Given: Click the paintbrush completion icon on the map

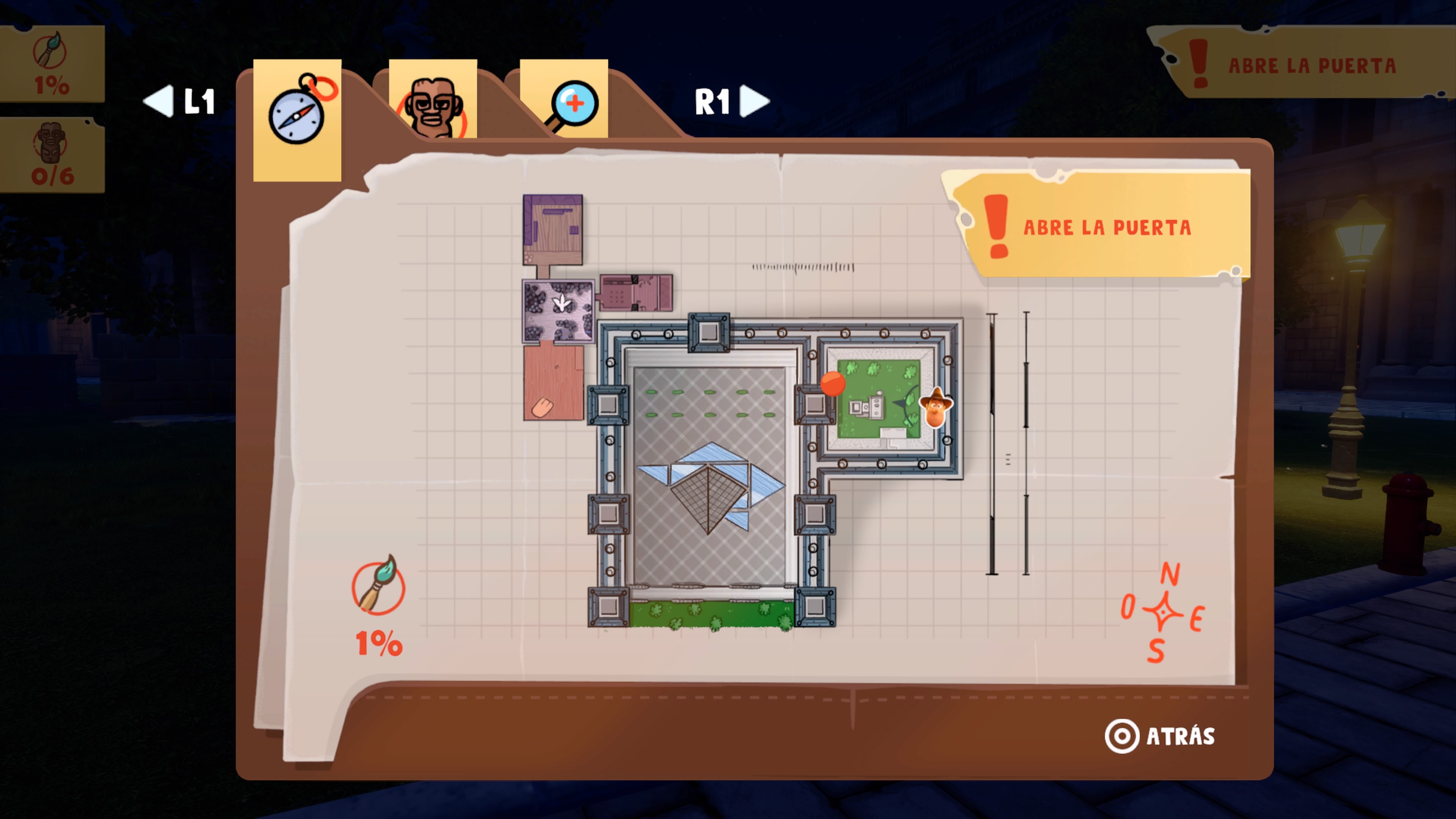Looking at the screenshot, I should click(x=378, y=585).
